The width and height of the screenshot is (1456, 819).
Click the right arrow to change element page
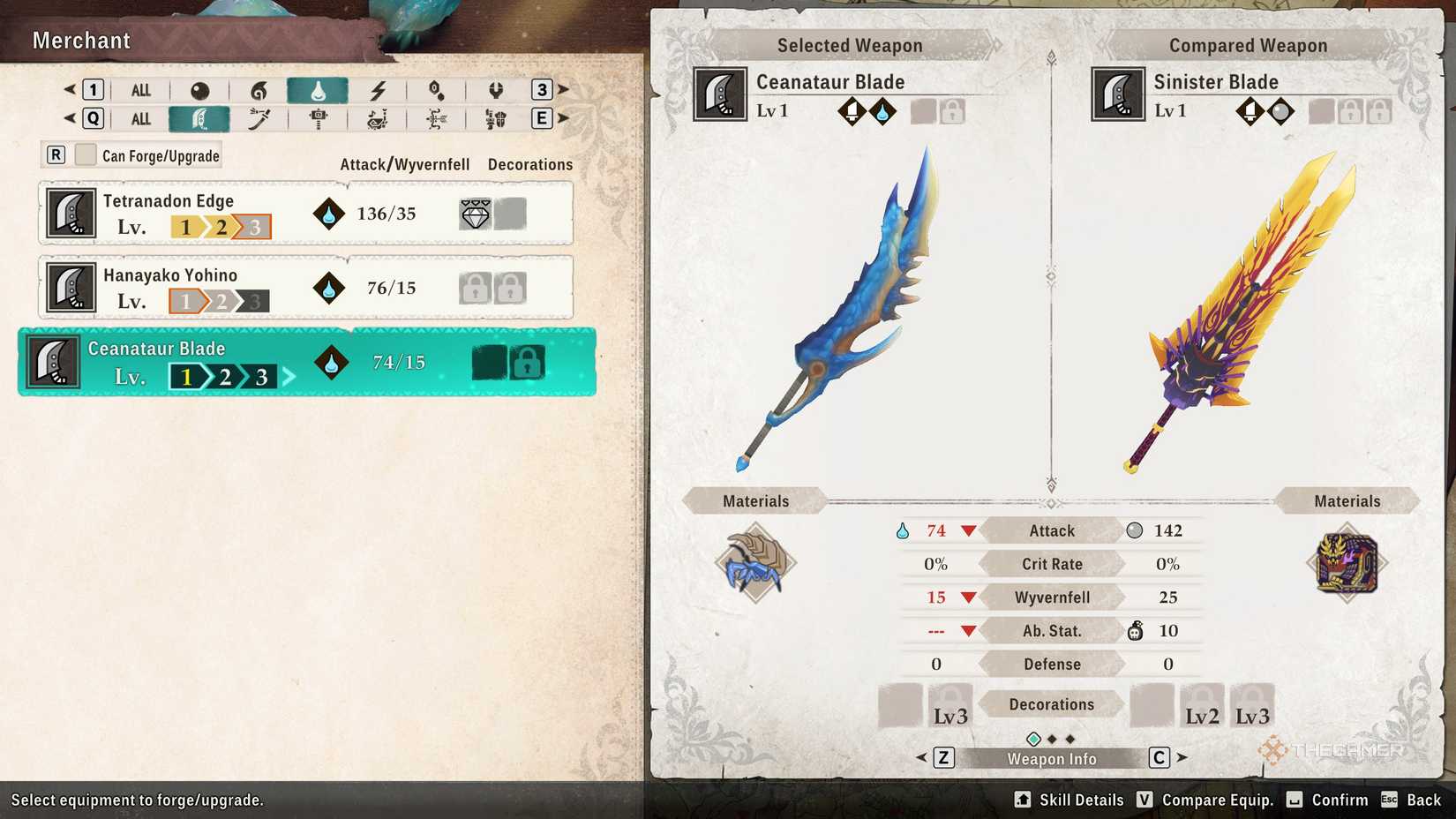565,89
